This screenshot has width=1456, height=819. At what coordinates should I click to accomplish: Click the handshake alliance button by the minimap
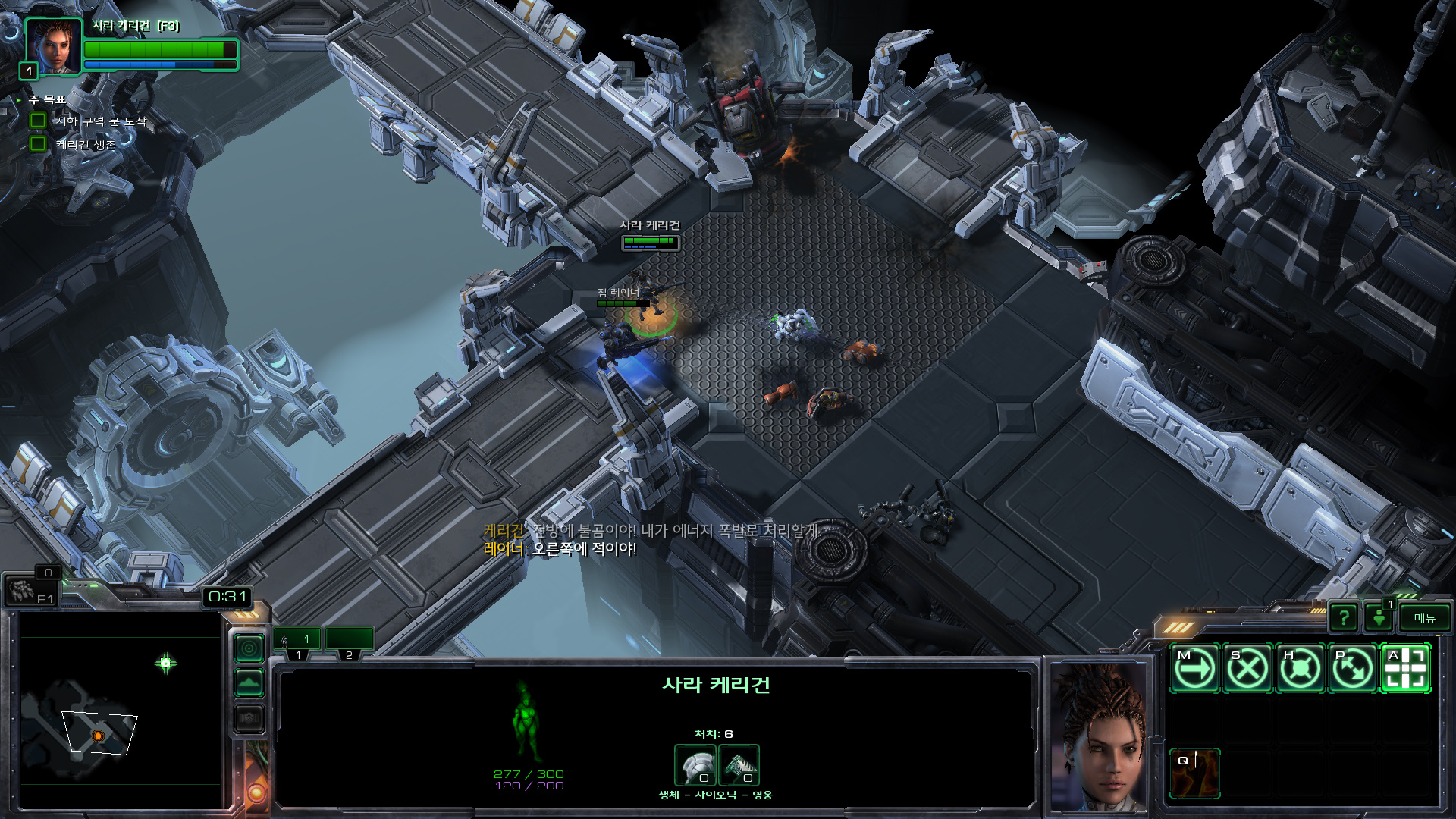click(249, 717)
